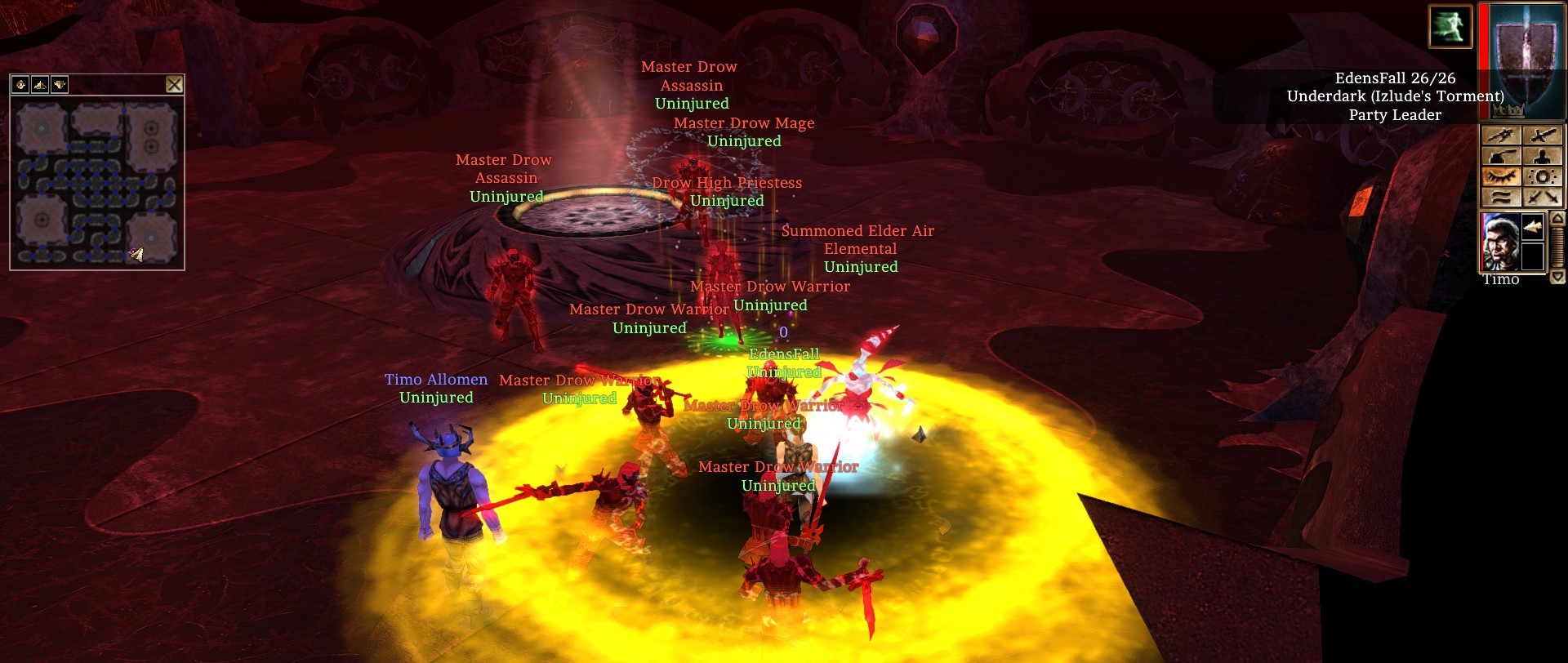The height and width of the screenshot is (663, 1568).
Task: Click on the area minimap
Action: 97,183
